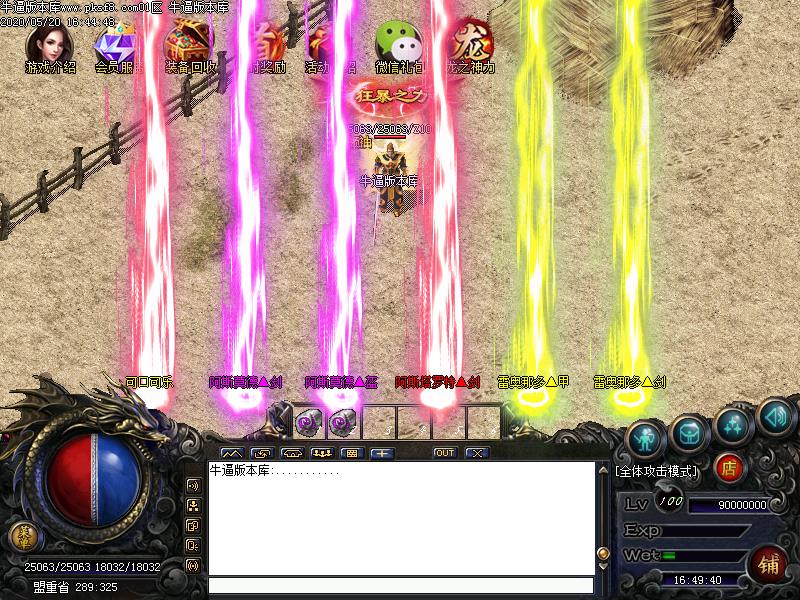
Task: Click the chat scrollbar's gold handle
Action: click(x=603, y=553)
